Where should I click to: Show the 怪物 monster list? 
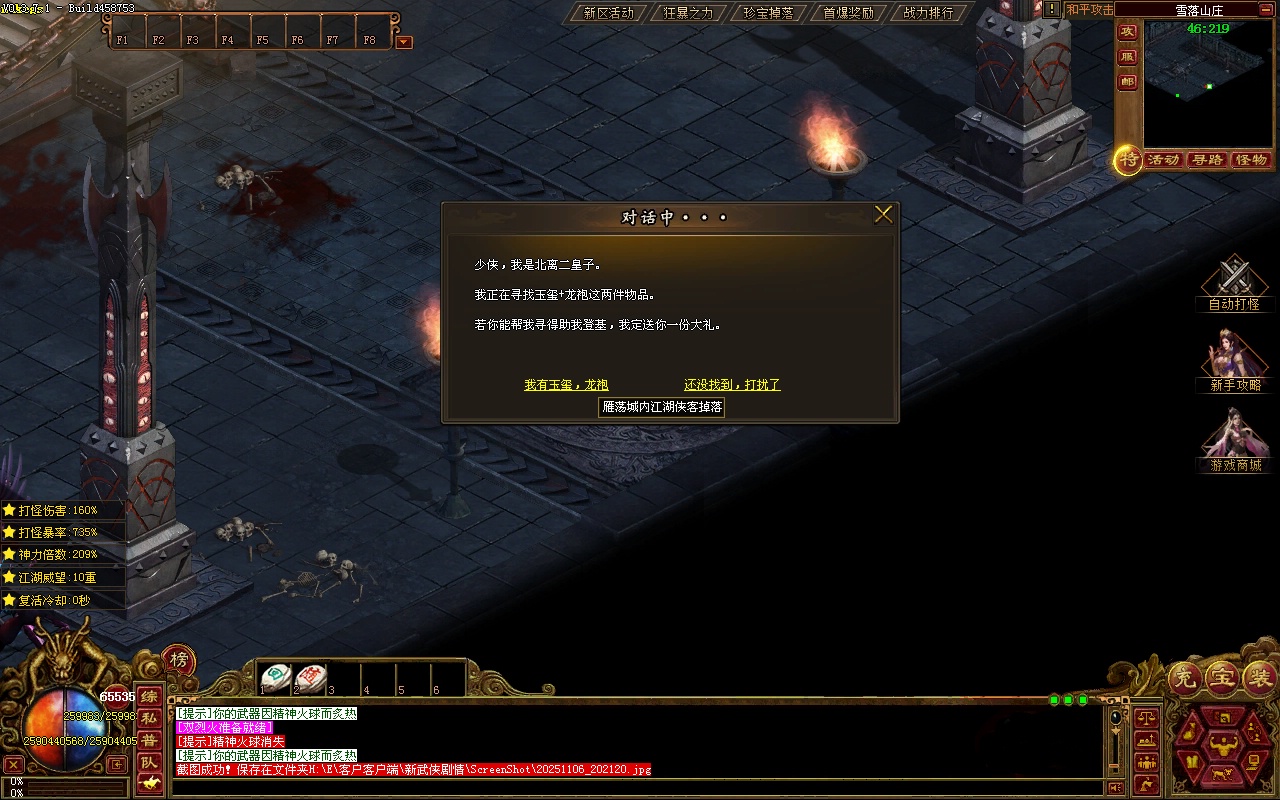1251,160
